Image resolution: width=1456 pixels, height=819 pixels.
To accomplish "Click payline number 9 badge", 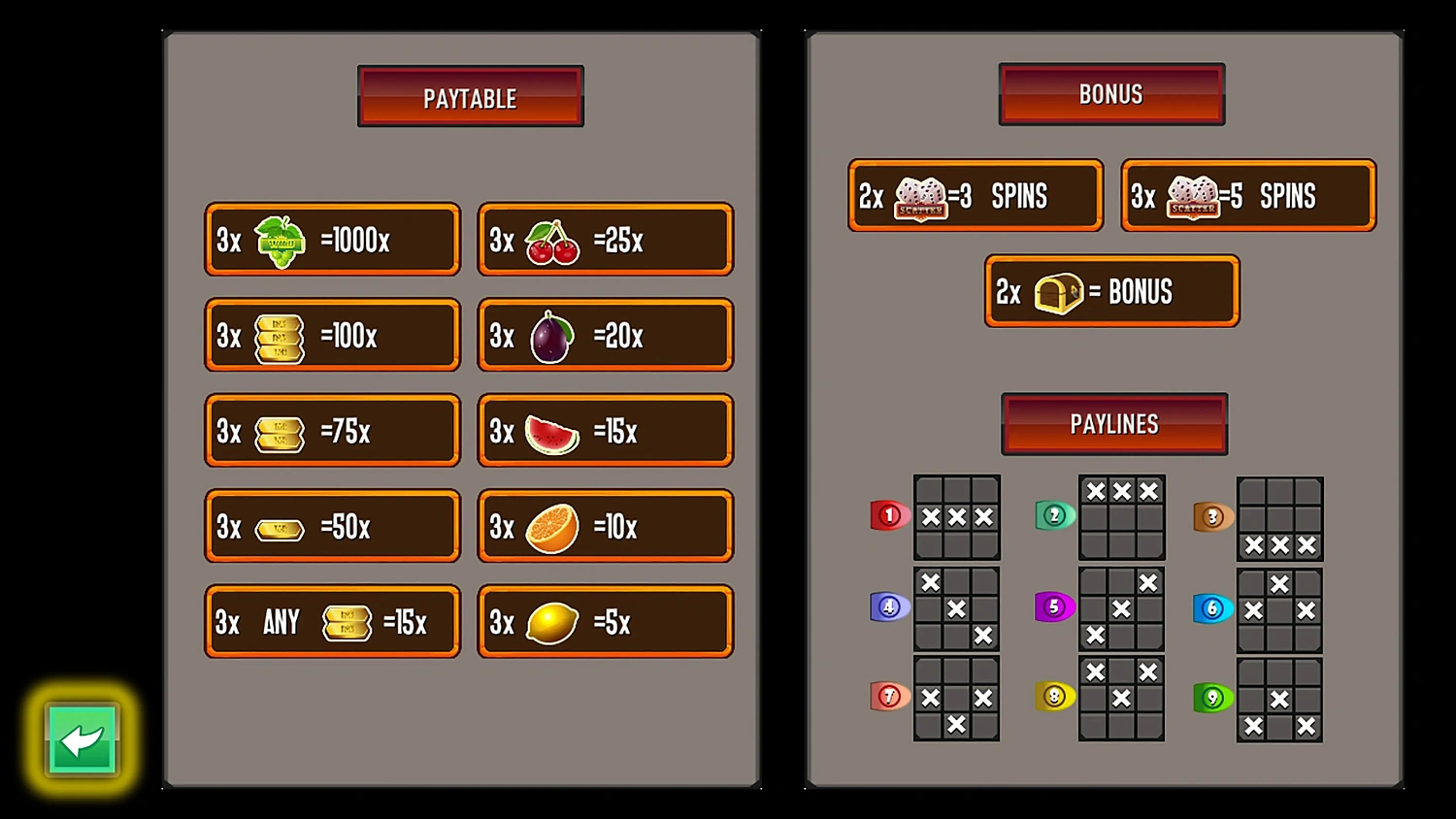I will [x=1211, y=697].
